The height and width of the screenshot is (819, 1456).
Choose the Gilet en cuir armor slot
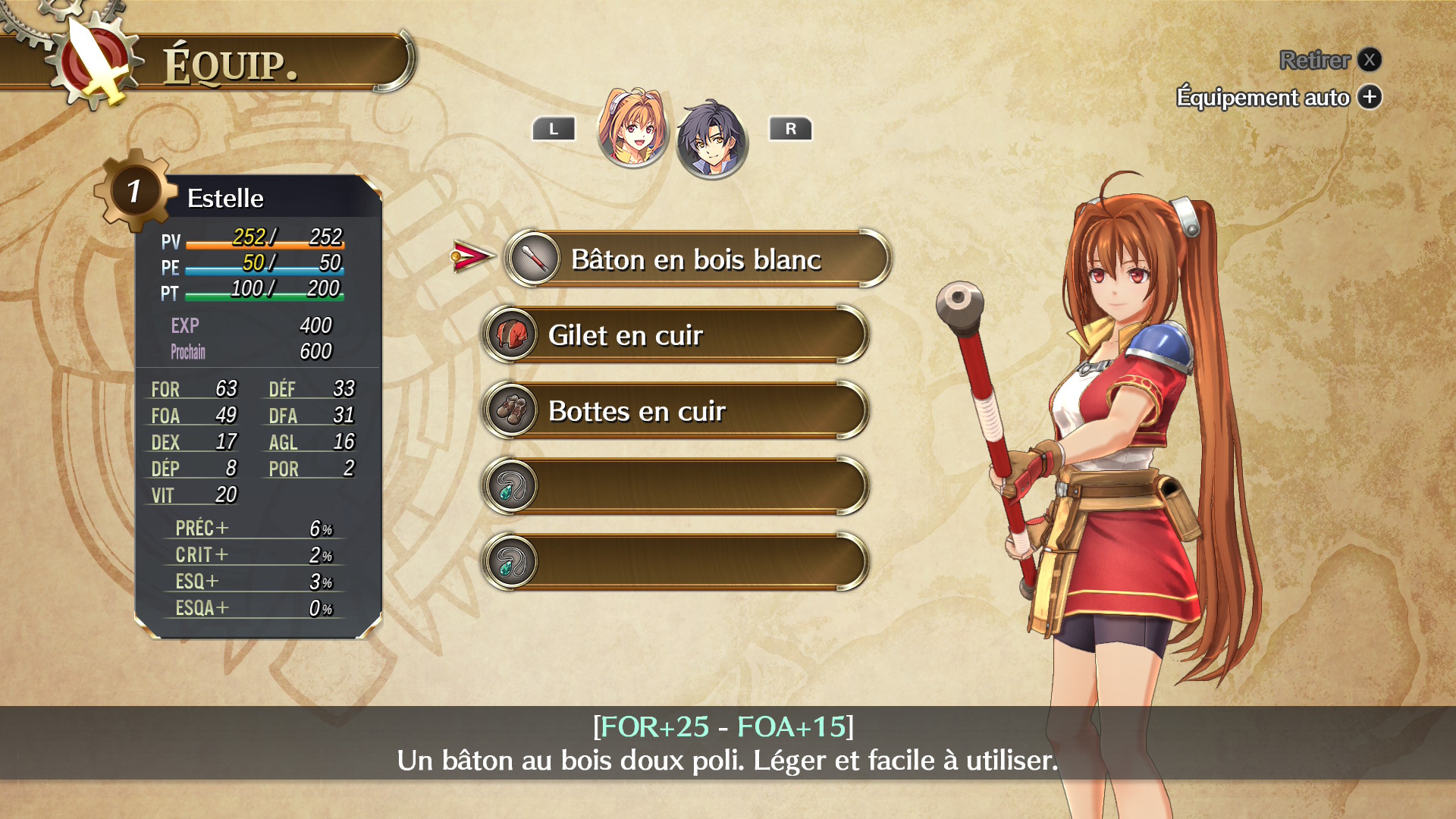tap(675, 335)
